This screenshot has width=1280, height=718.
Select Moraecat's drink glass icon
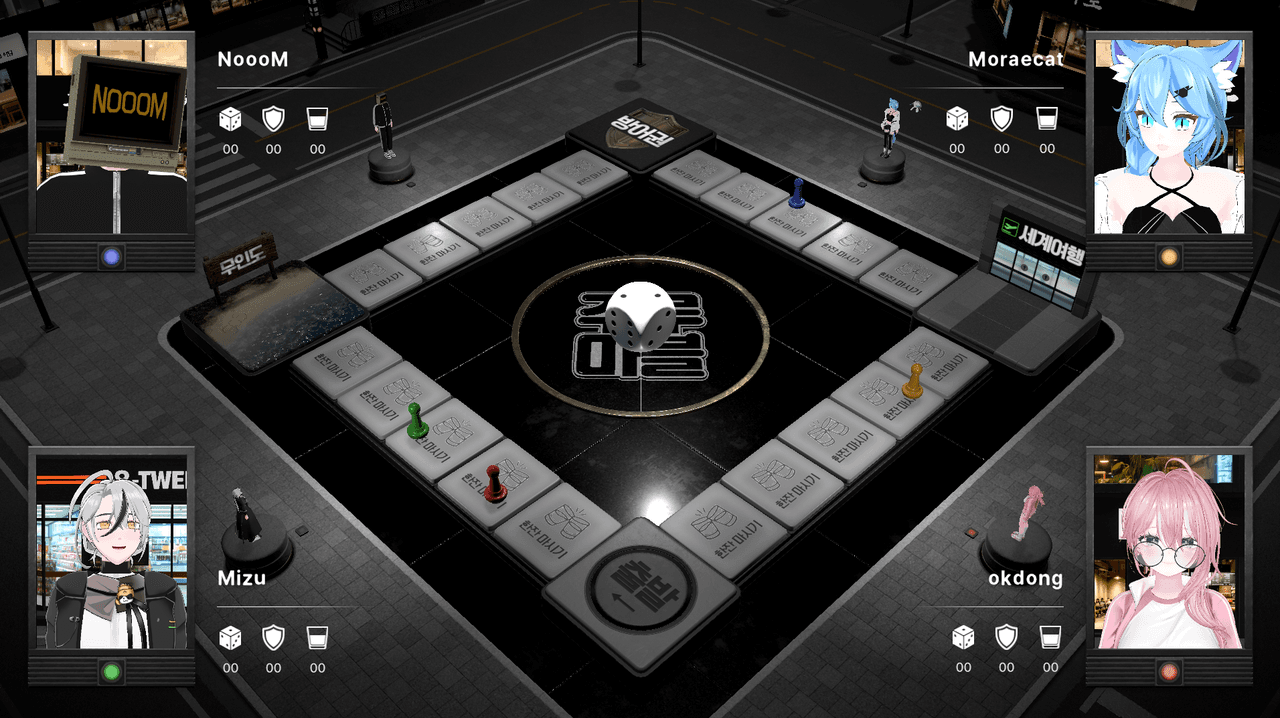click(x=1047, y=119)
